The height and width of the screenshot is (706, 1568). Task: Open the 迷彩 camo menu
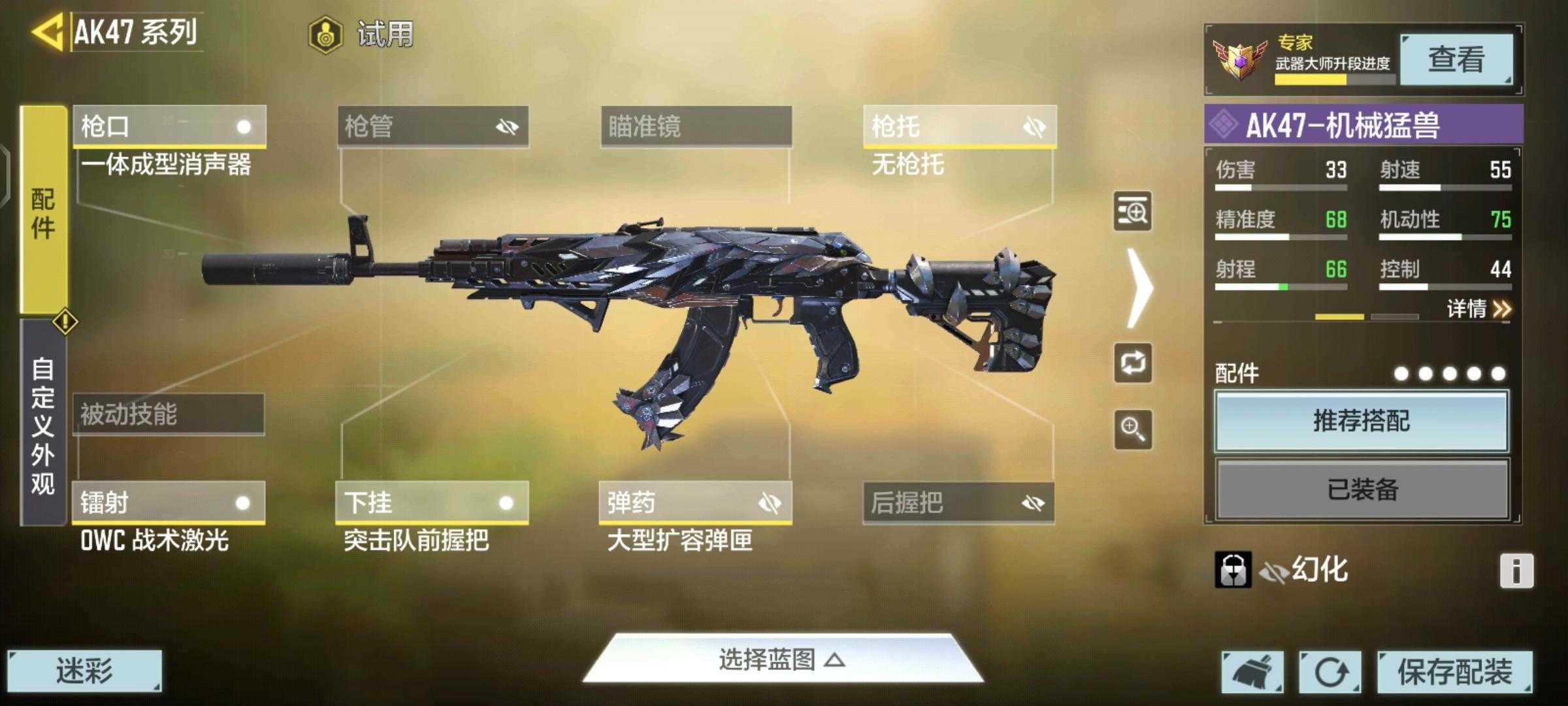point(84,671)
